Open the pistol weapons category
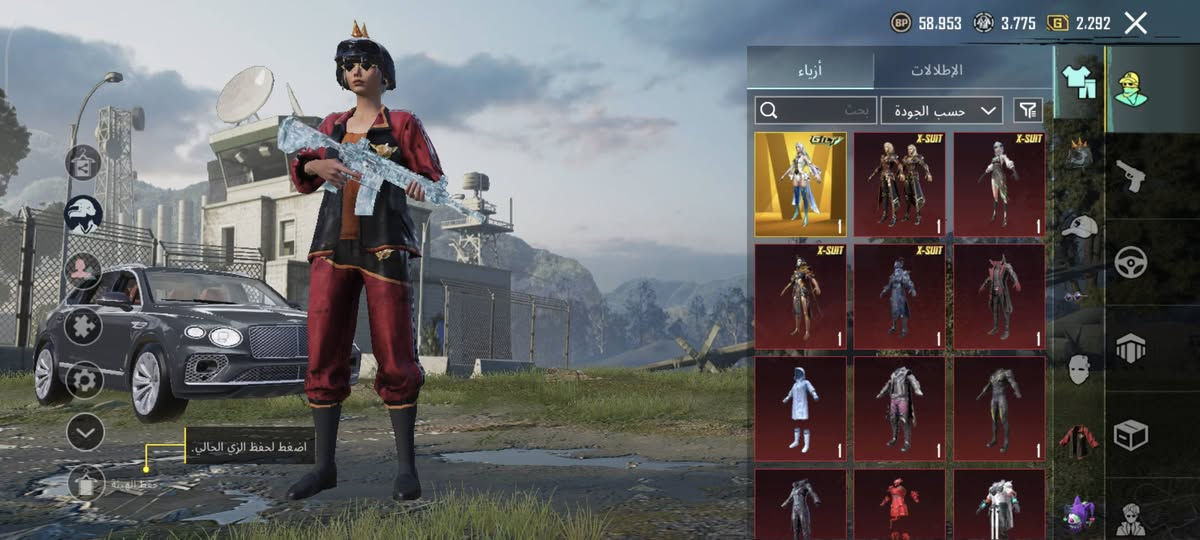 tap(1131, 175)
